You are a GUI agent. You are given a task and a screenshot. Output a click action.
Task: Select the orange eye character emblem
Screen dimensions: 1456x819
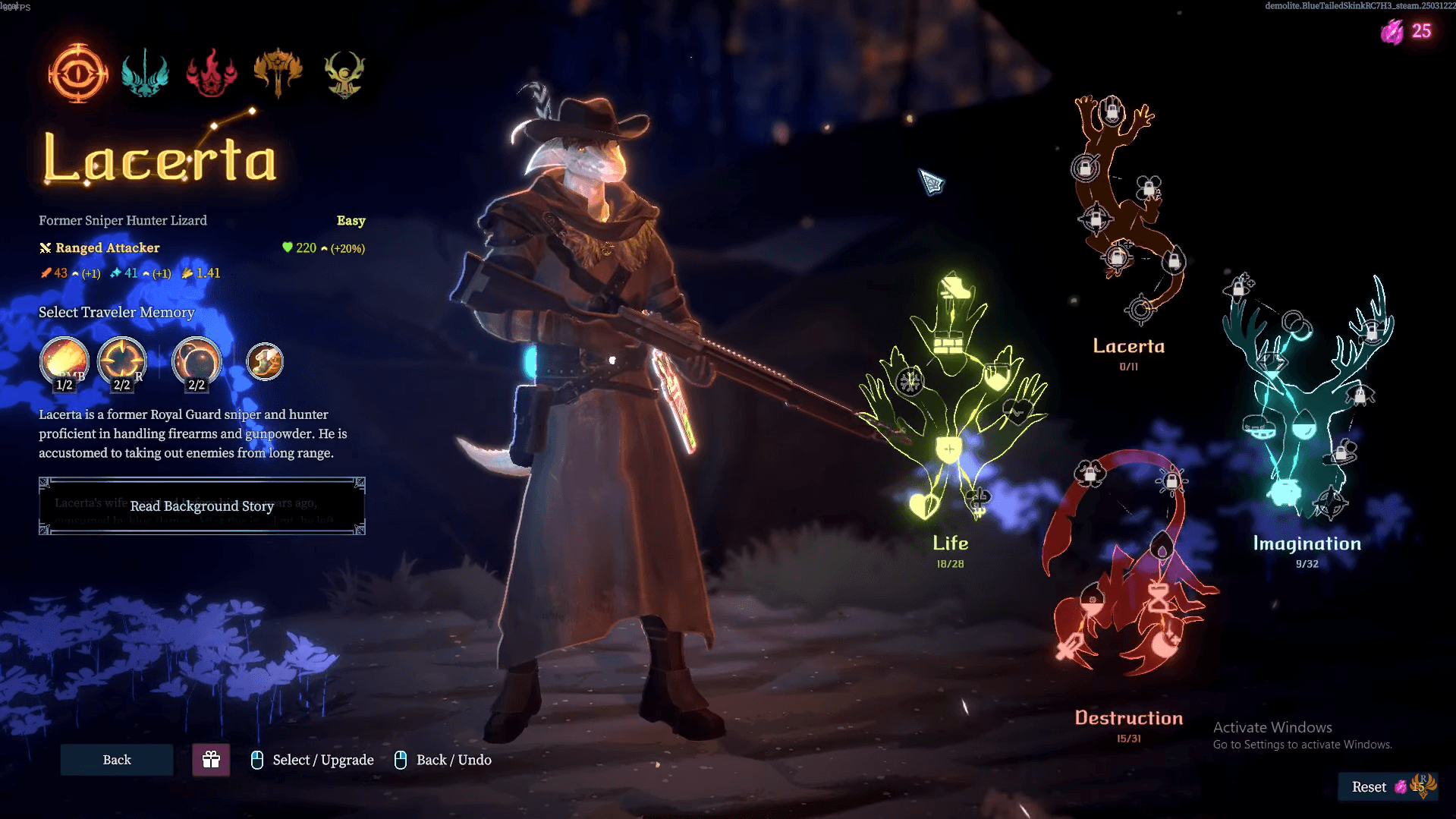[77, 73]
